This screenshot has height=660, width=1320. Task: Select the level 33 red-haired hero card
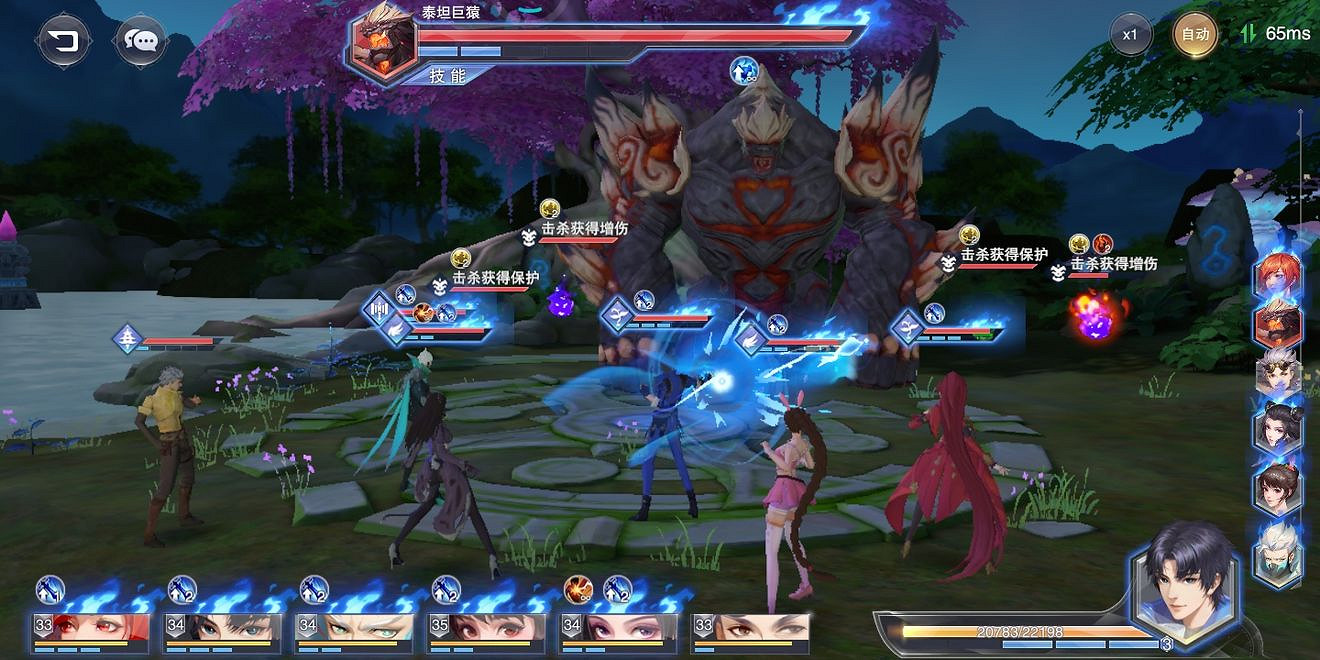[91, 630]
